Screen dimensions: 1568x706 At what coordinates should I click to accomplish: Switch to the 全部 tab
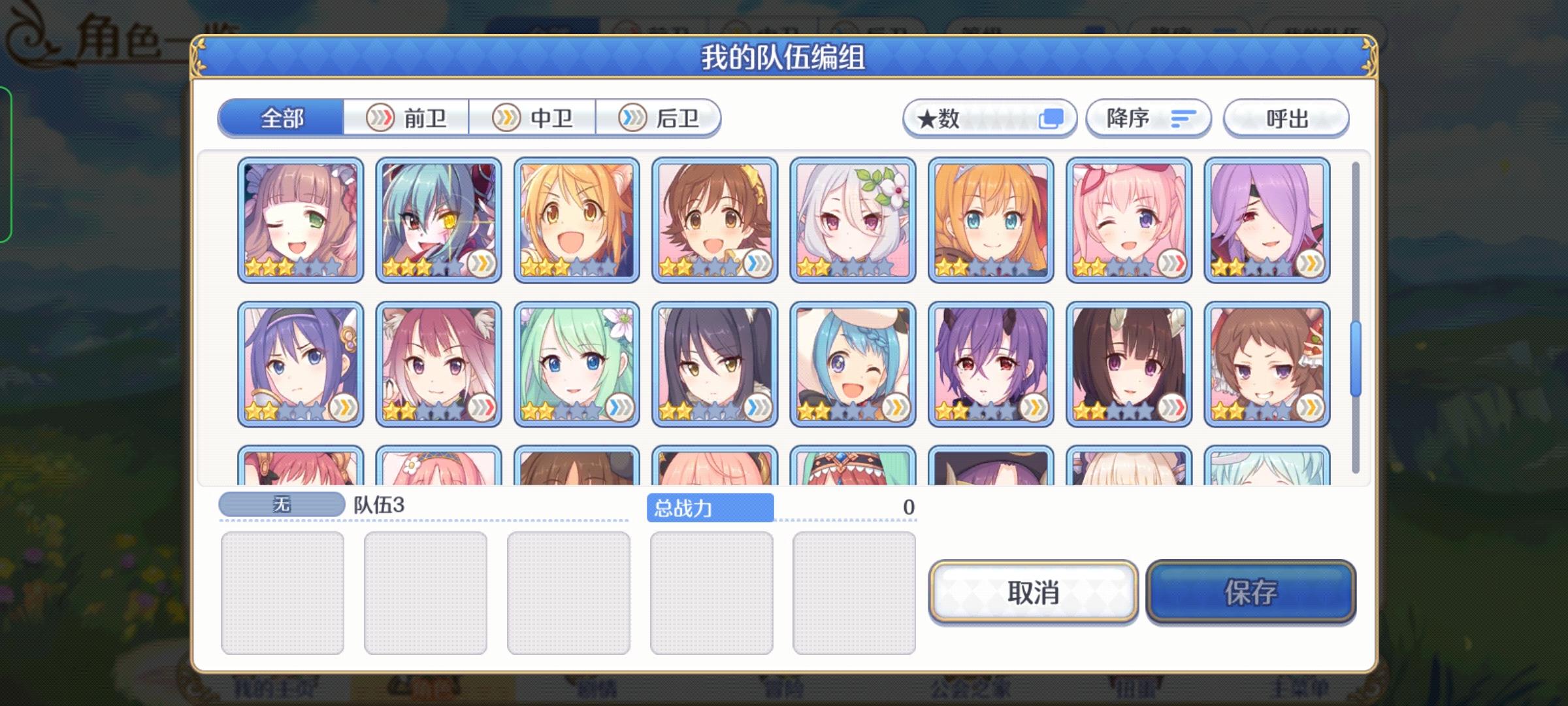coord(282,118)
